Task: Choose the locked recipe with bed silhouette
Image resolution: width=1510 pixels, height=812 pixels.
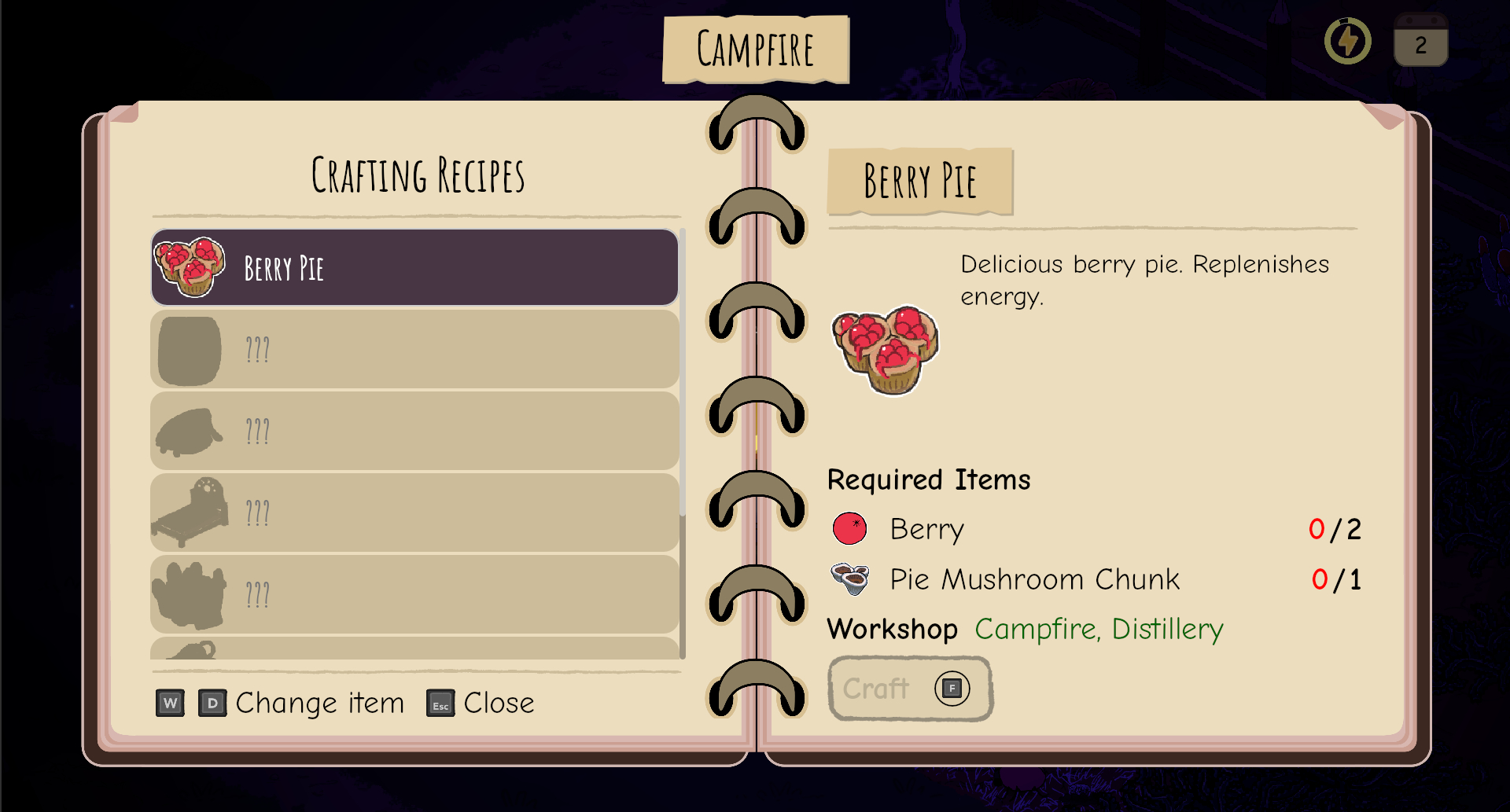Action: coord(414,513)
